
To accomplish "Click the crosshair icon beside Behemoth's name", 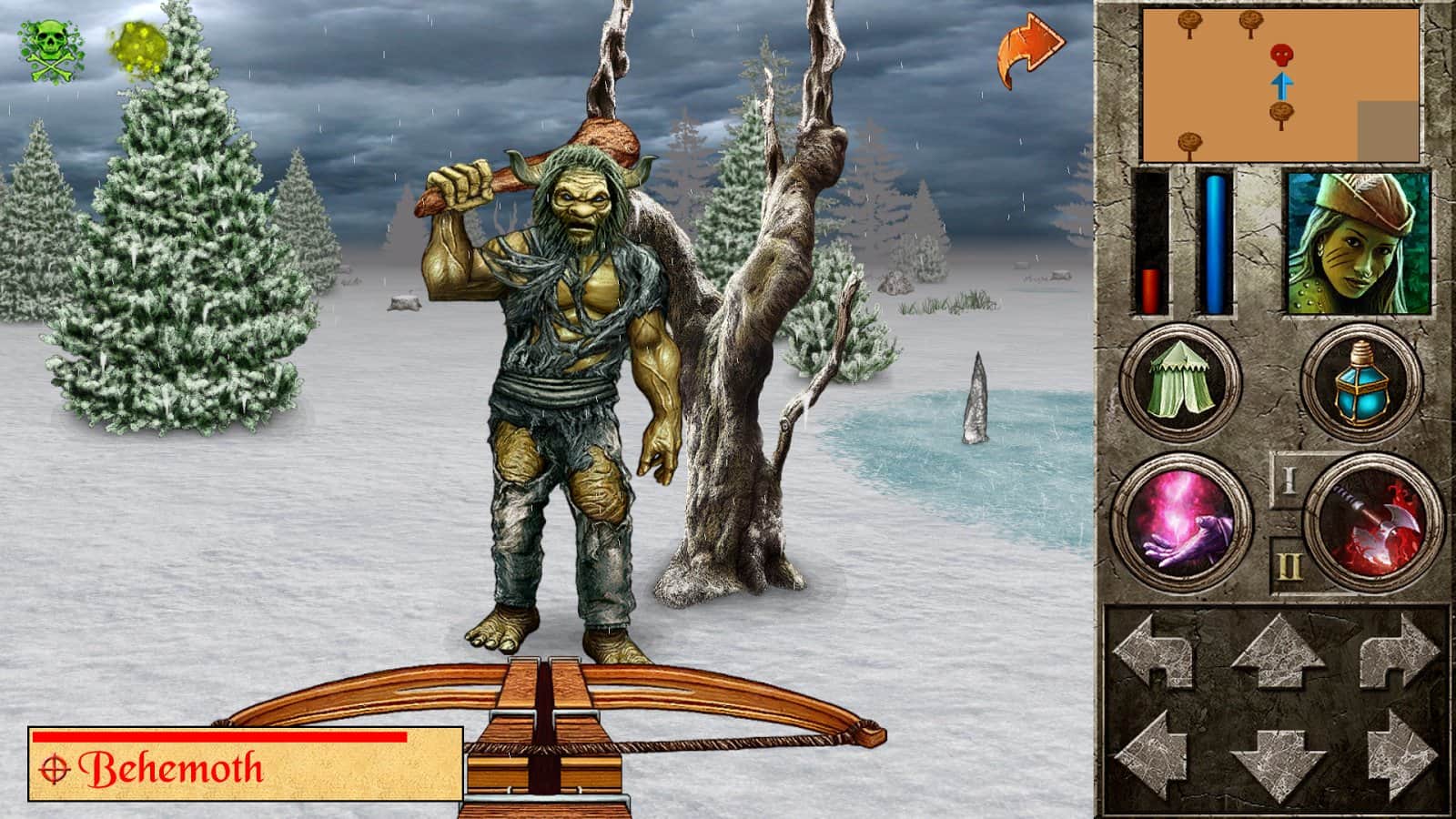I will [57, 769].
